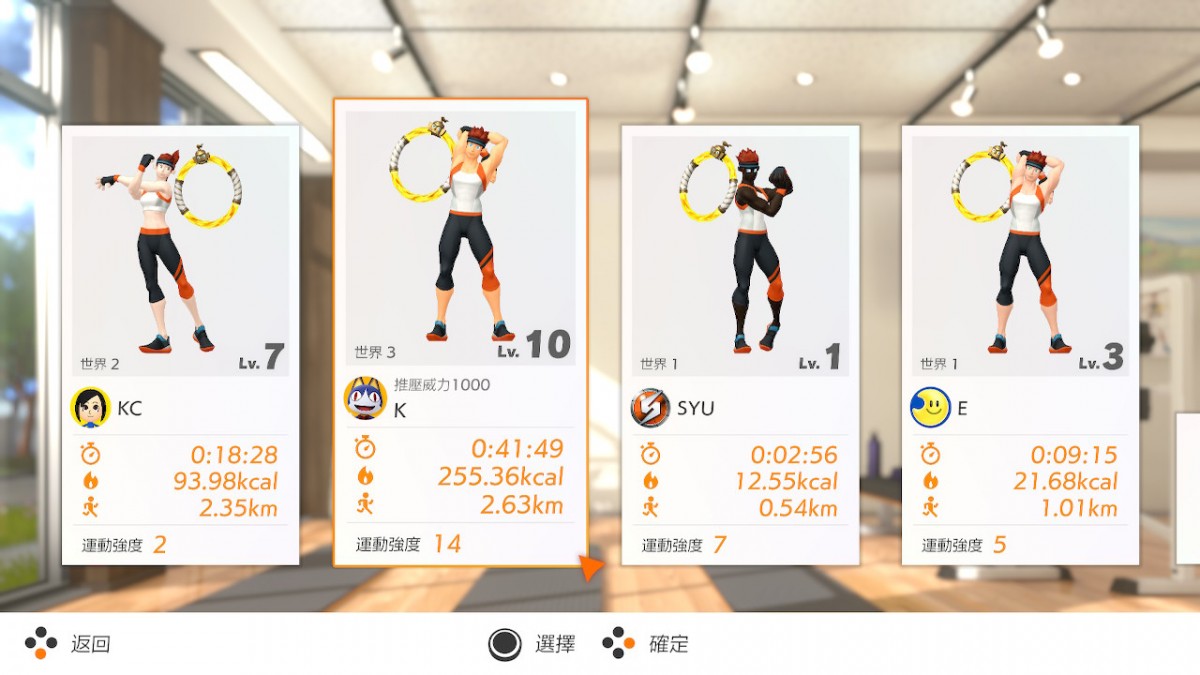Pick the SYU level 1 profile card
Viewport: 1200px width, 675px height.
coord(740,345)
